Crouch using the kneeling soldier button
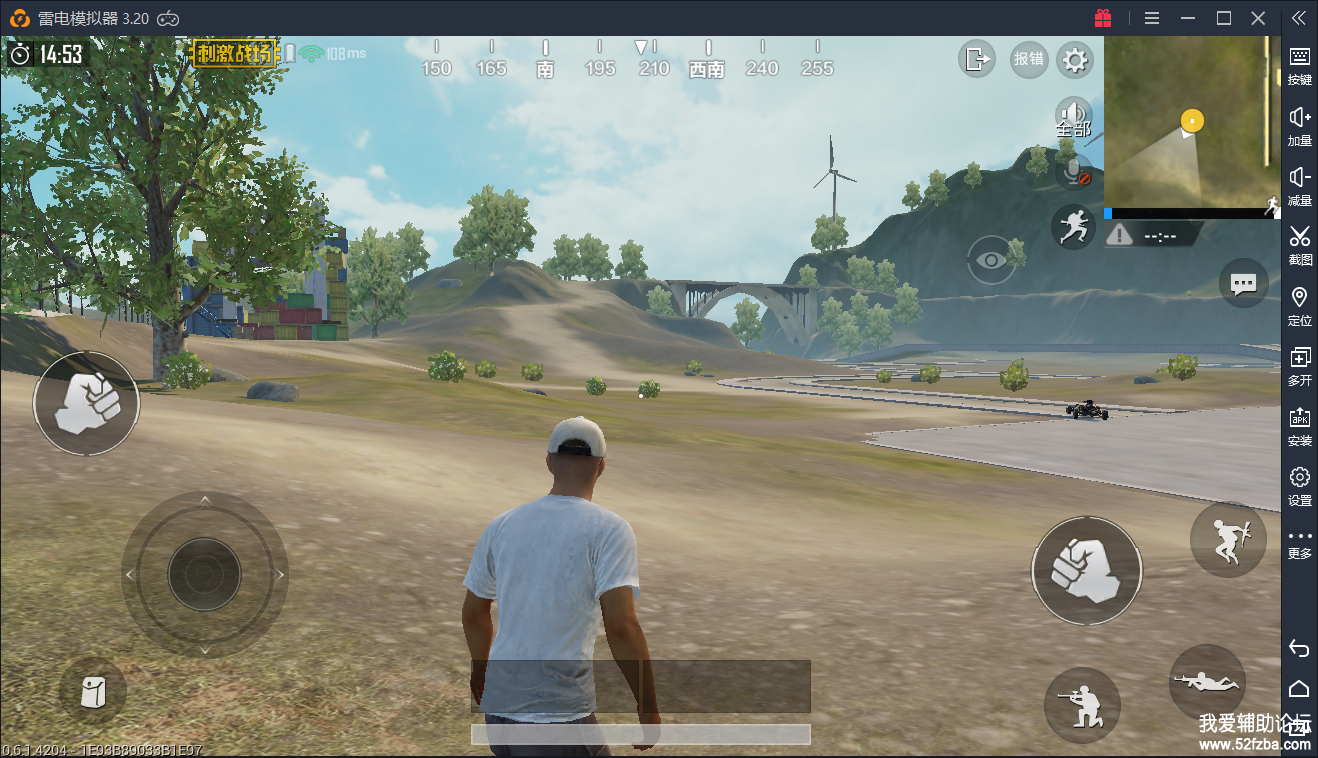The image size is (1318, 758). pyautogui.click(x=1082, y=705)
